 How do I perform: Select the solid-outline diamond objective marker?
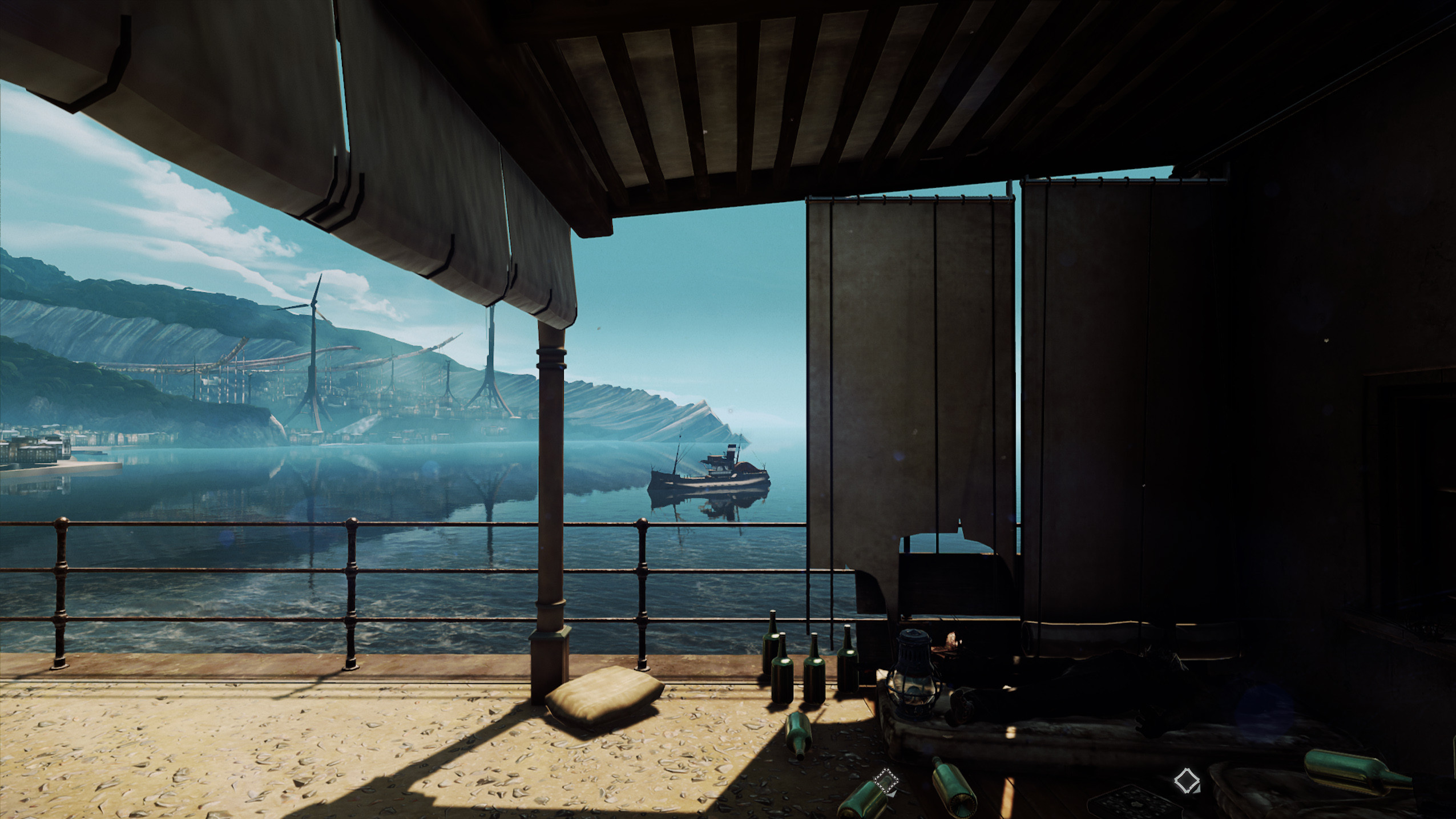click(x=1187, y=780)
